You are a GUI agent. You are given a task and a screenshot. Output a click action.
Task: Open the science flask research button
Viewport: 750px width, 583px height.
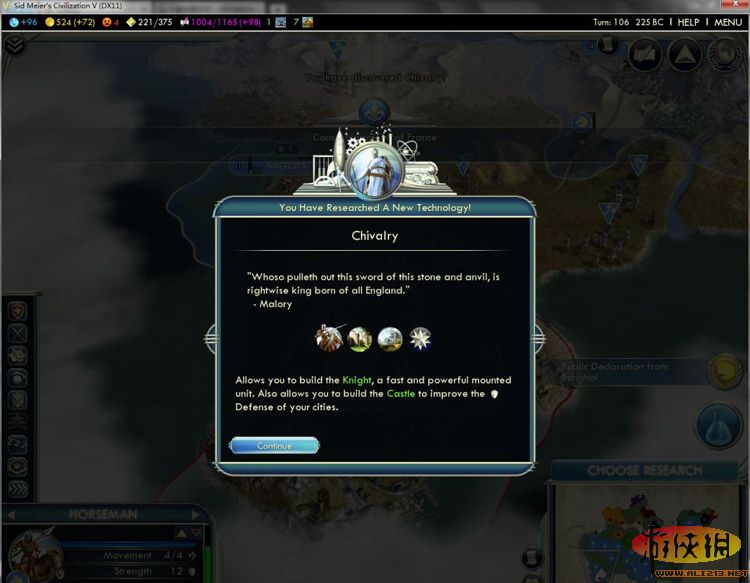coord(719,426)
